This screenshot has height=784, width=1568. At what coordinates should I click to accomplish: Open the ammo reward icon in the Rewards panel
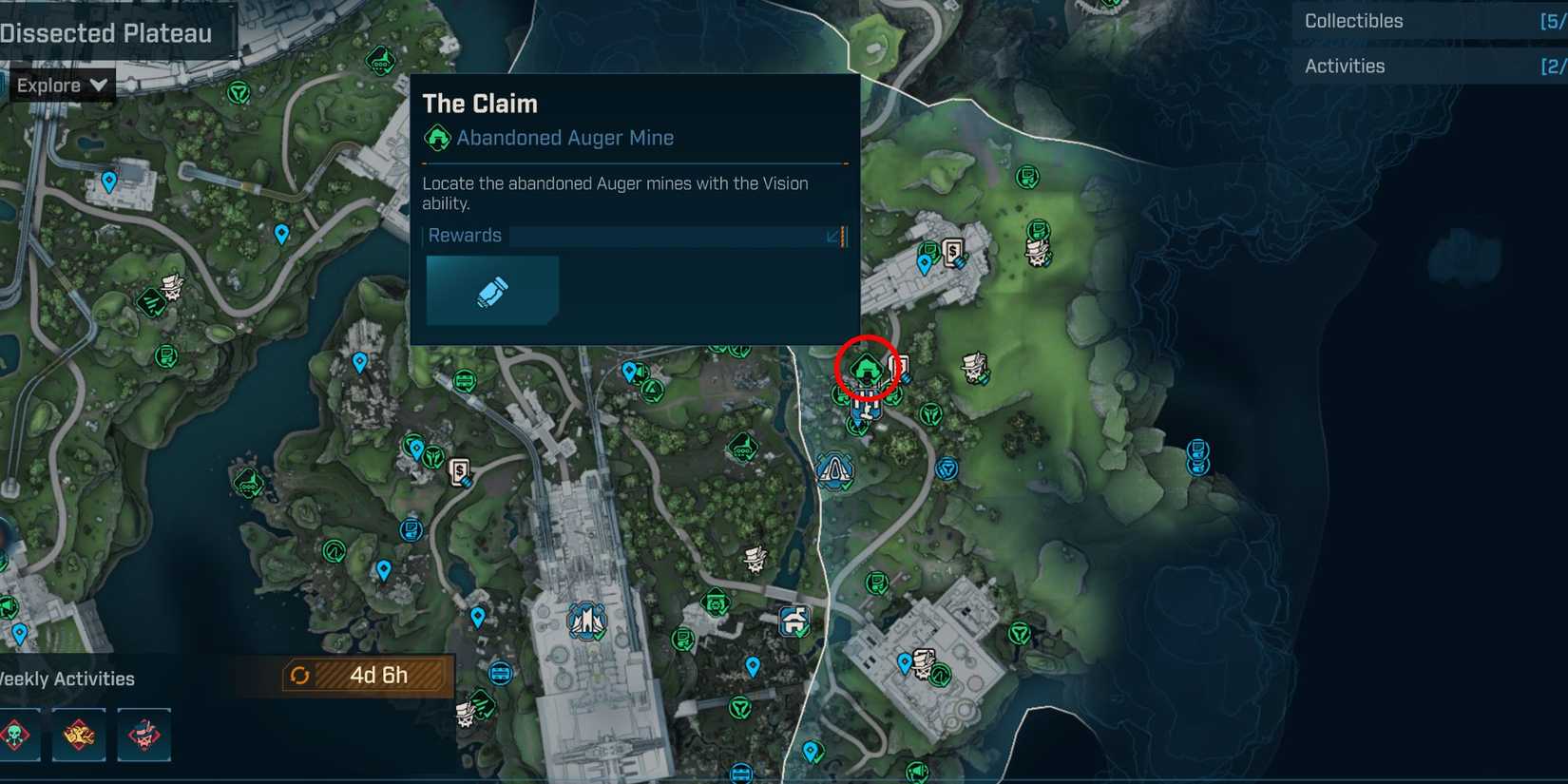point(492,290)
